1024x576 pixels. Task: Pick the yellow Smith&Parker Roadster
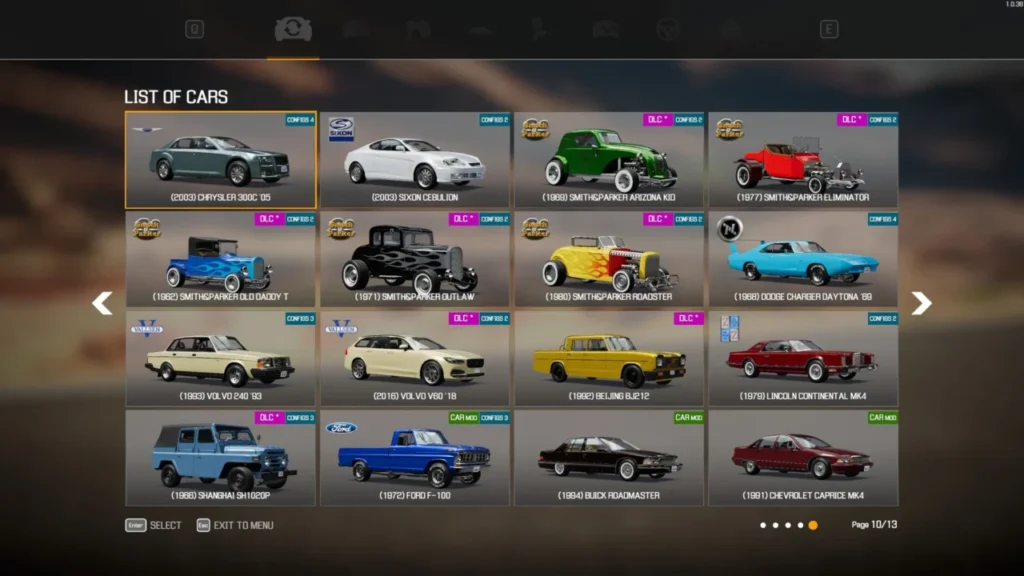coord(609,259)
